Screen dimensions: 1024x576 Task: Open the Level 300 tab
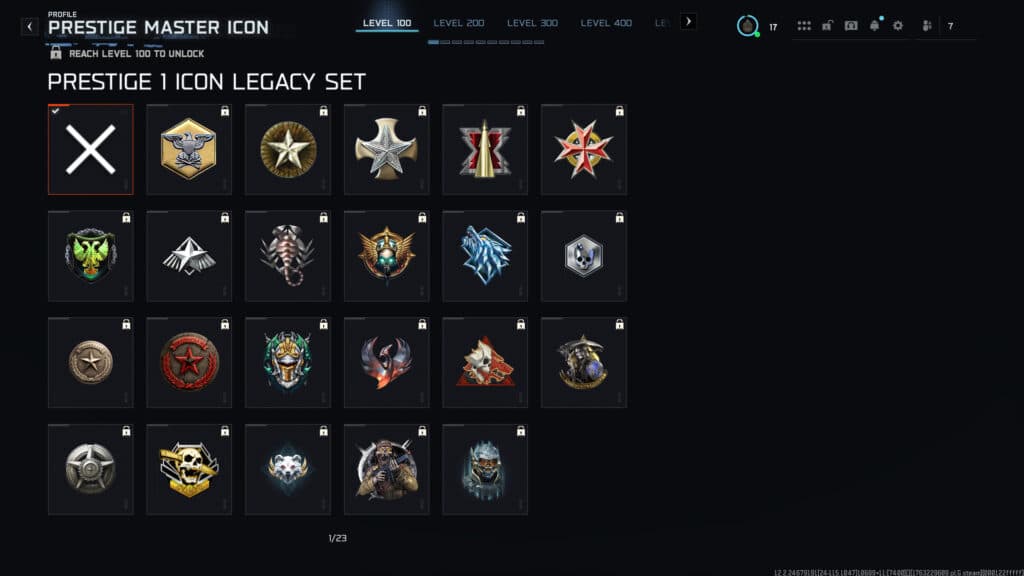(533, 23)
